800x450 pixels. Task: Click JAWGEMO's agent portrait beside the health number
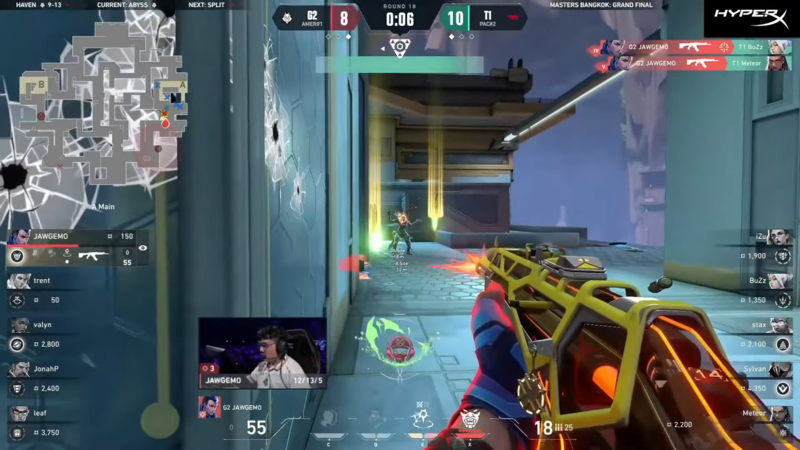click(209, 407)
